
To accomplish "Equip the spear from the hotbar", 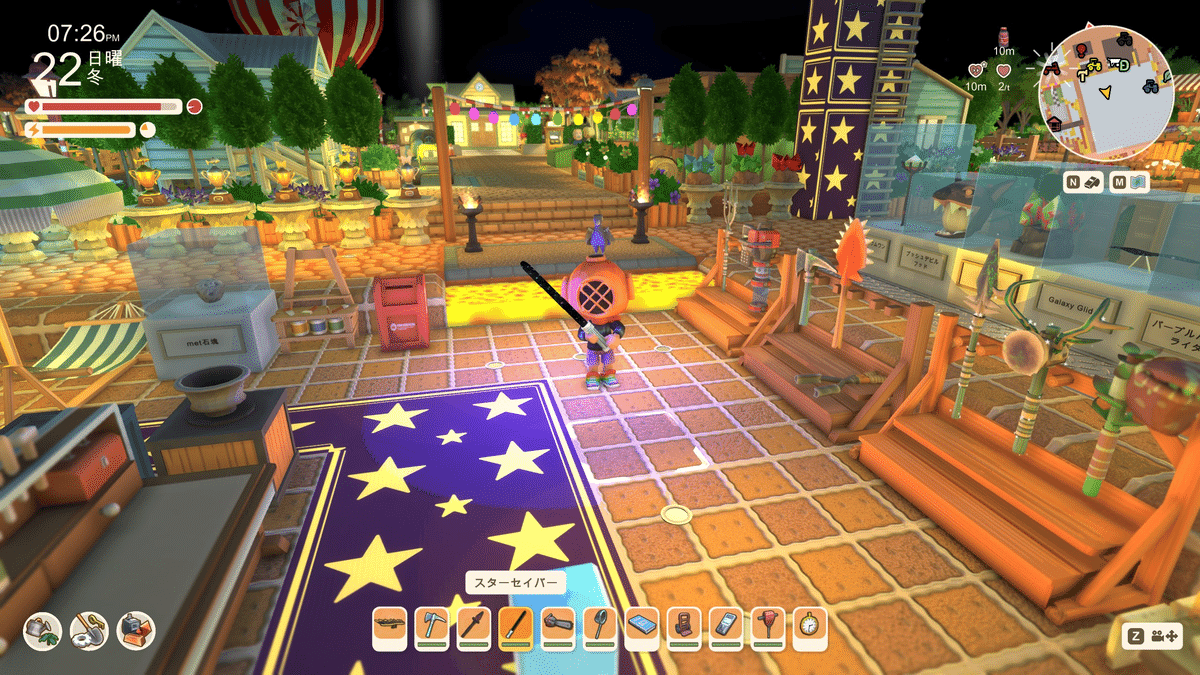I will click(x=474, y=625).
